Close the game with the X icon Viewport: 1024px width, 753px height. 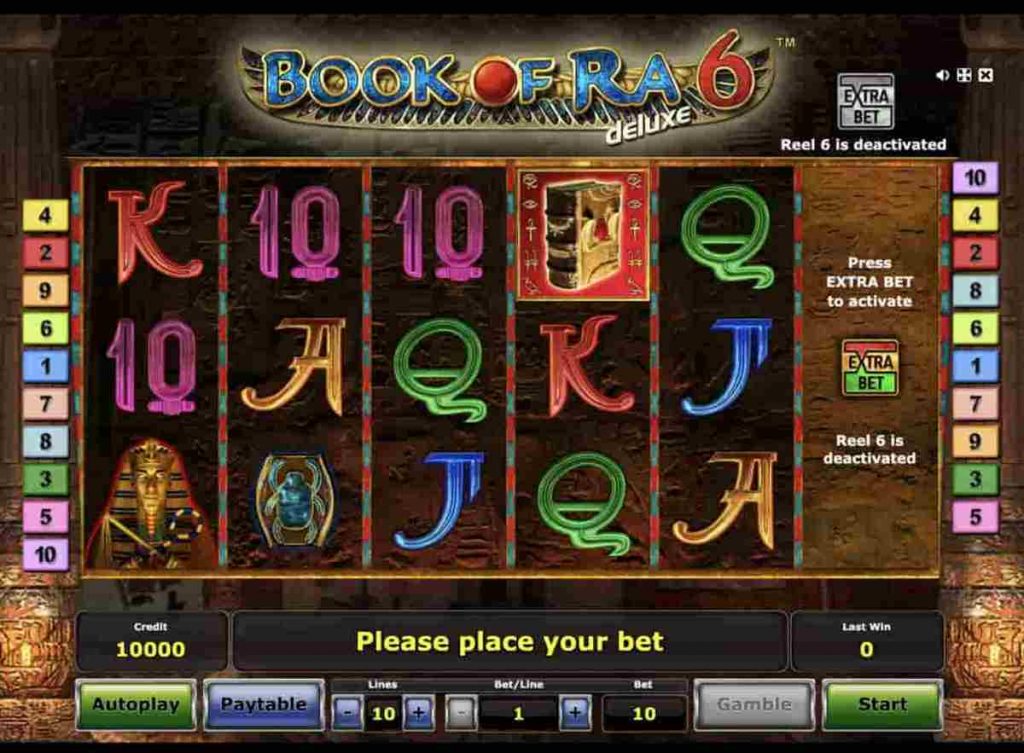[x=985, y=75]
